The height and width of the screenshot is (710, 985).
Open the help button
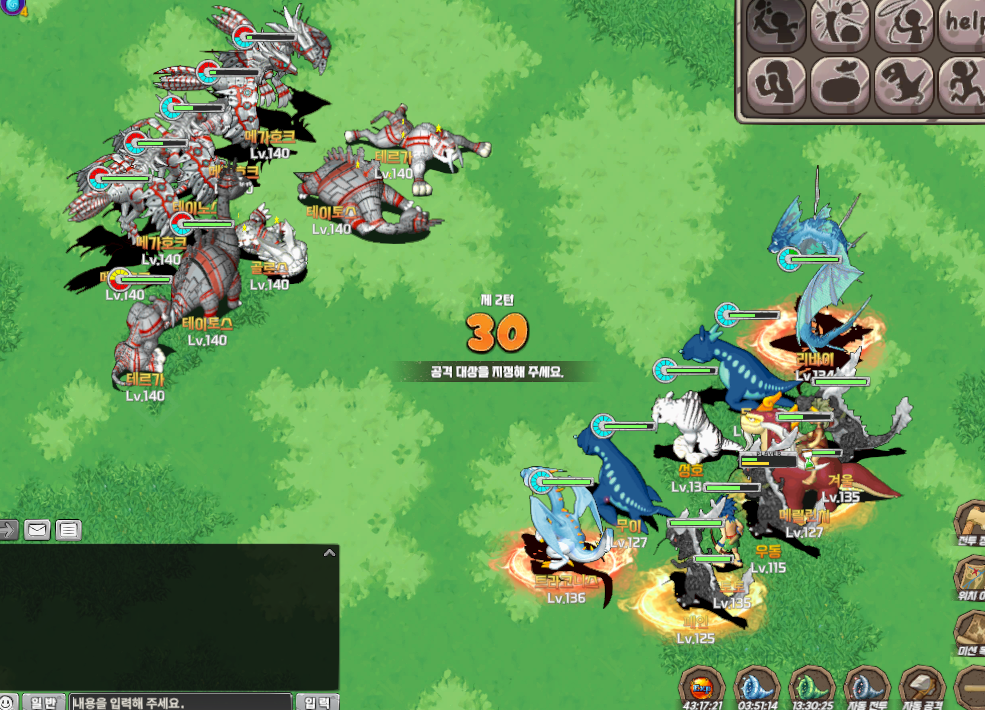click(962, 24)
